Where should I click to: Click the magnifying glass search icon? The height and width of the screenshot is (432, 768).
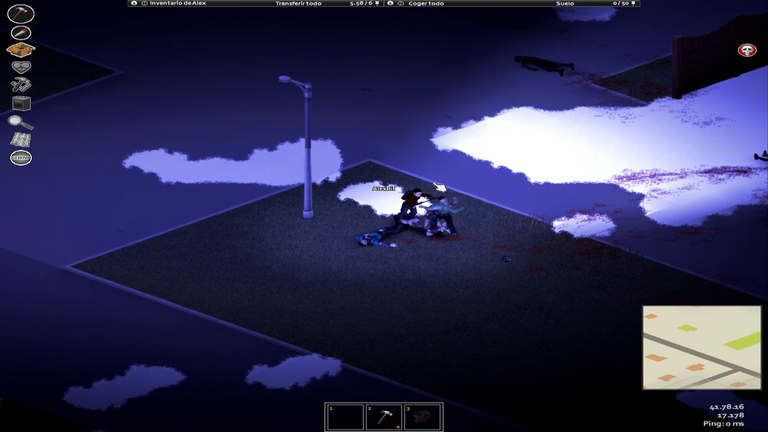tap(20, 122)
